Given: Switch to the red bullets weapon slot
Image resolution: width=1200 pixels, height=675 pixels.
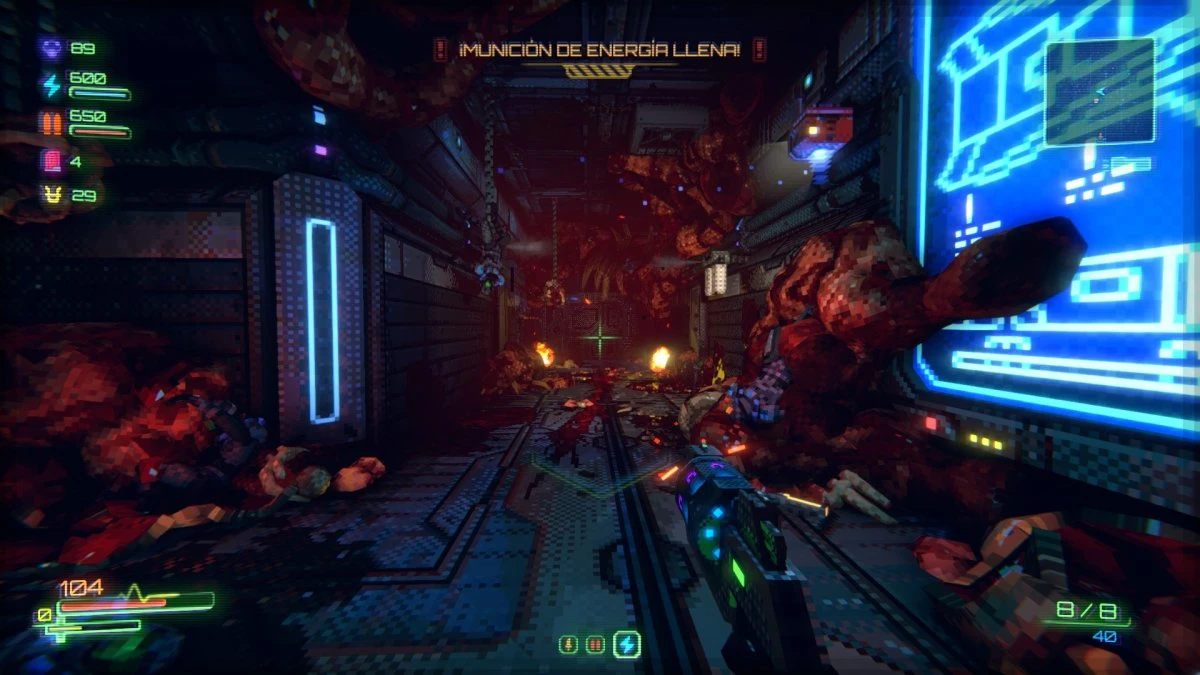Looking at the screenshot, I should tap(596, 646).
